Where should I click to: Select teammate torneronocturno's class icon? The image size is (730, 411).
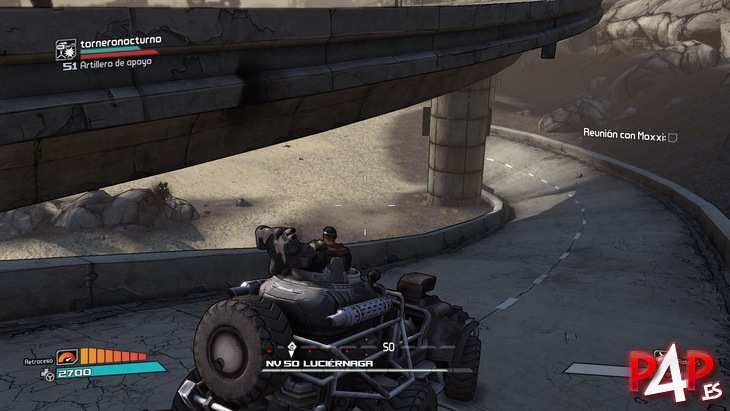tap(66, 45)
